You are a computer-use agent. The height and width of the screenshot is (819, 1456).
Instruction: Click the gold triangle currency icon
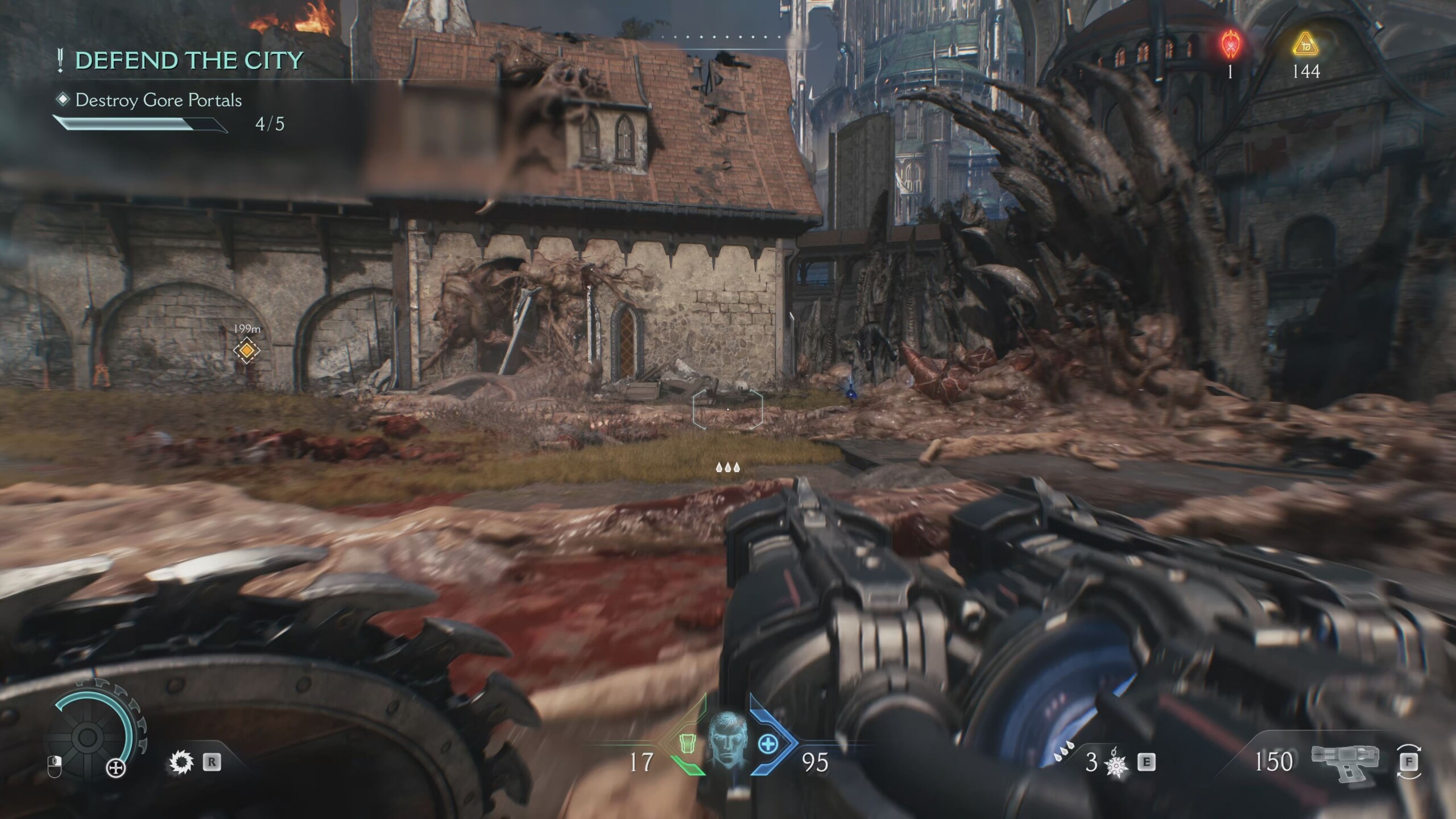[1305, 45]
